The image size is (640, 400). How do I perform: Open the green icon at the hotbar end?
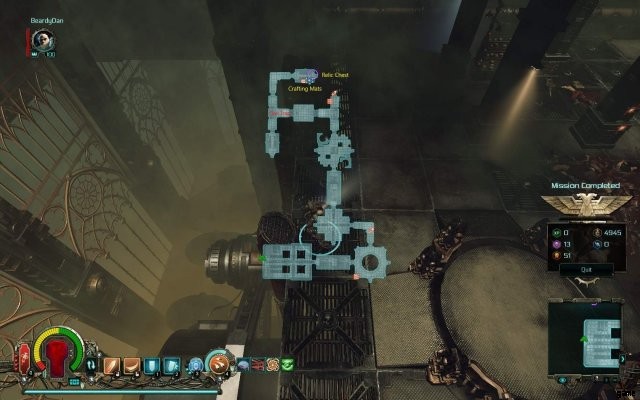287,364
